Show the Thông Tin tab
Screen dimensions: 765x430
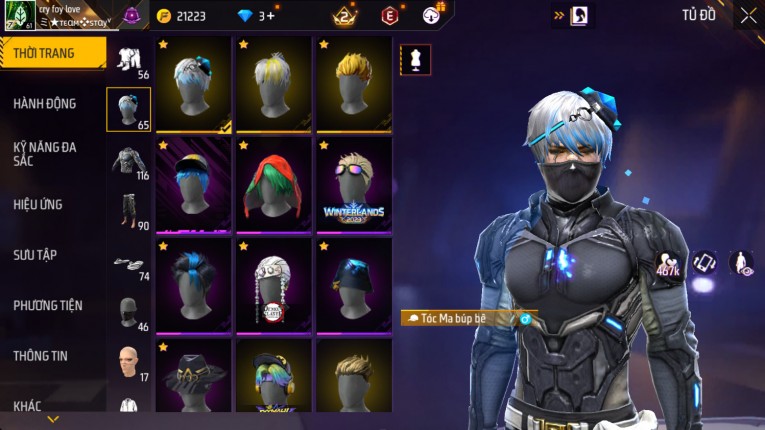click(x=42, y=356)
